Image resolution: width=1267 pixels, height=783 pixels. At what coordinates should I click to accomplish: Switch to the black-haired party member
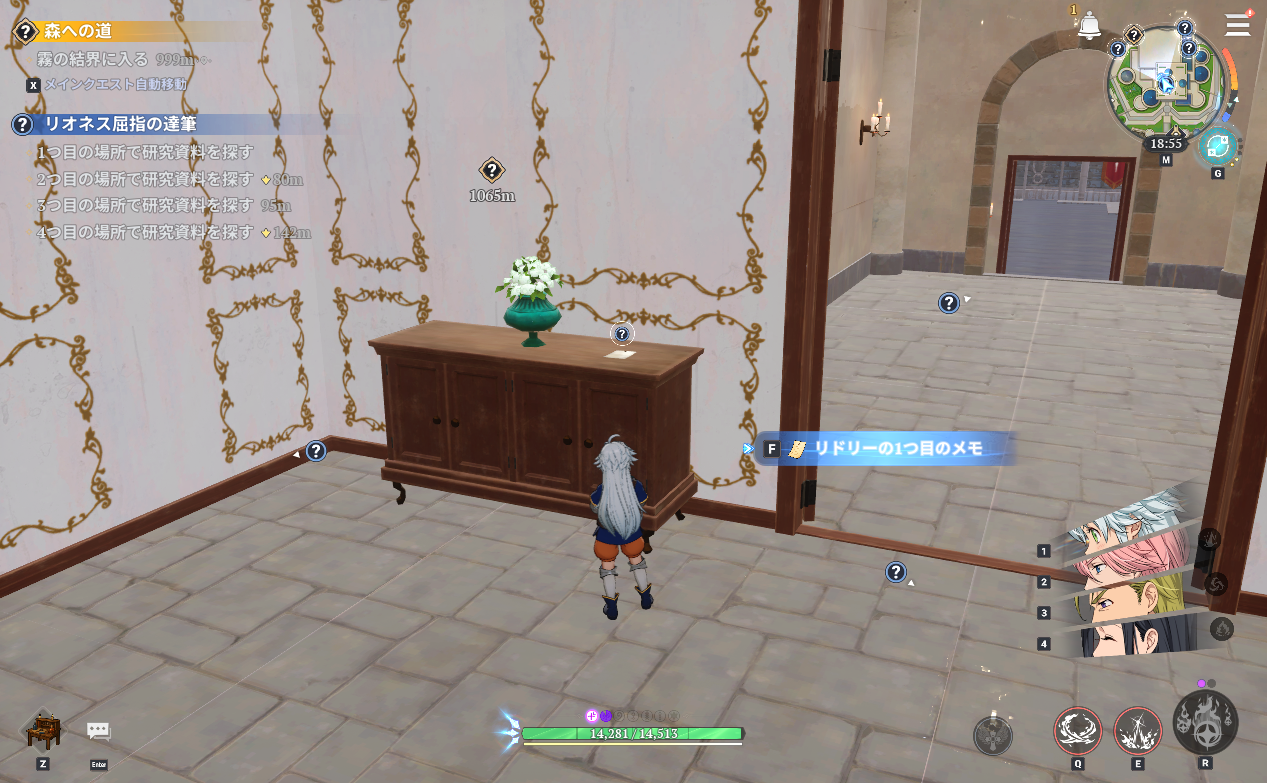(x=1130, y=638)
